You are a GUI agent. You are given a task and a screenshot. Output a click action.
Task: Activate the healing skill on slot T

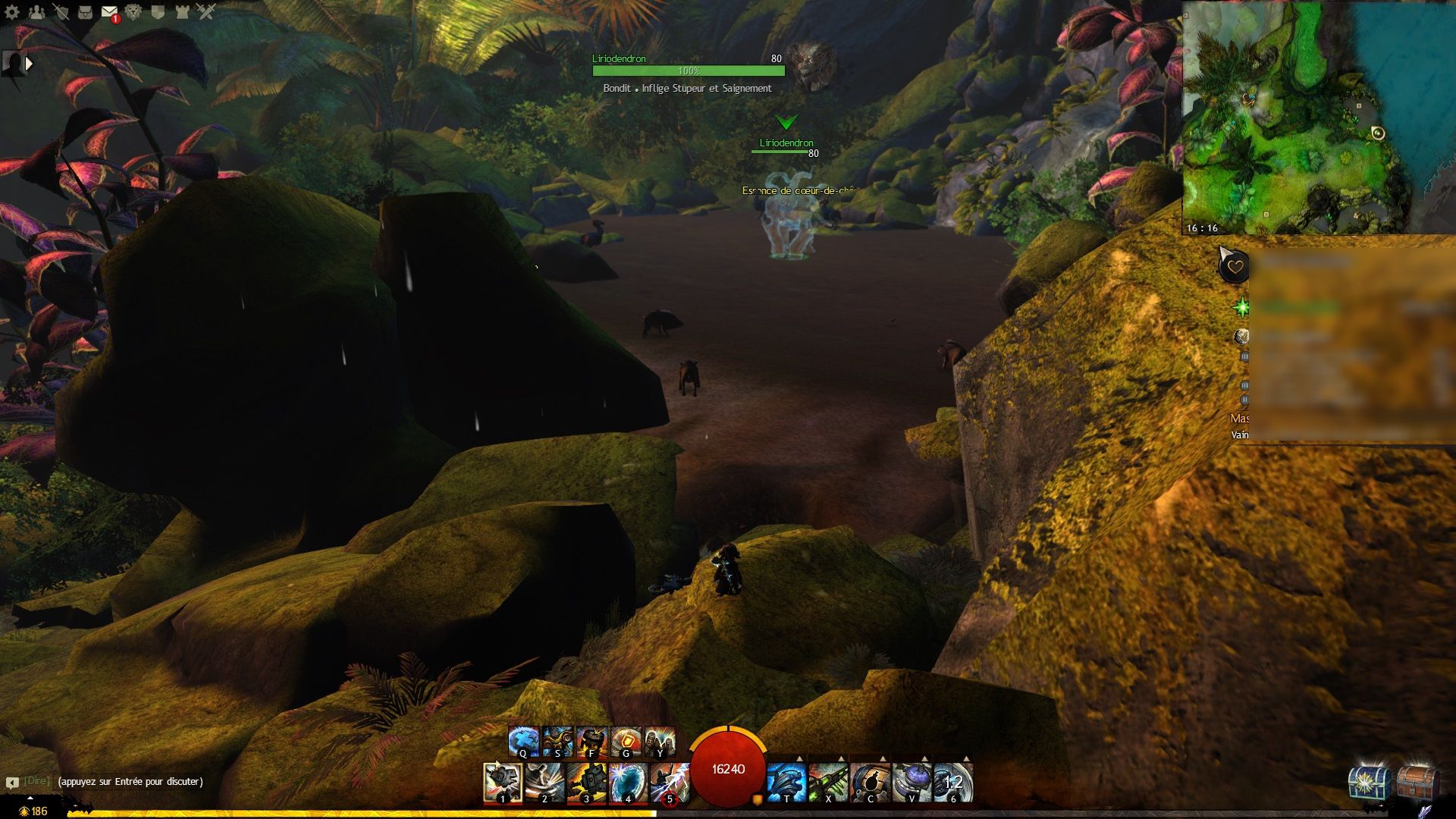pyautogui.click(x=786, y=782)
